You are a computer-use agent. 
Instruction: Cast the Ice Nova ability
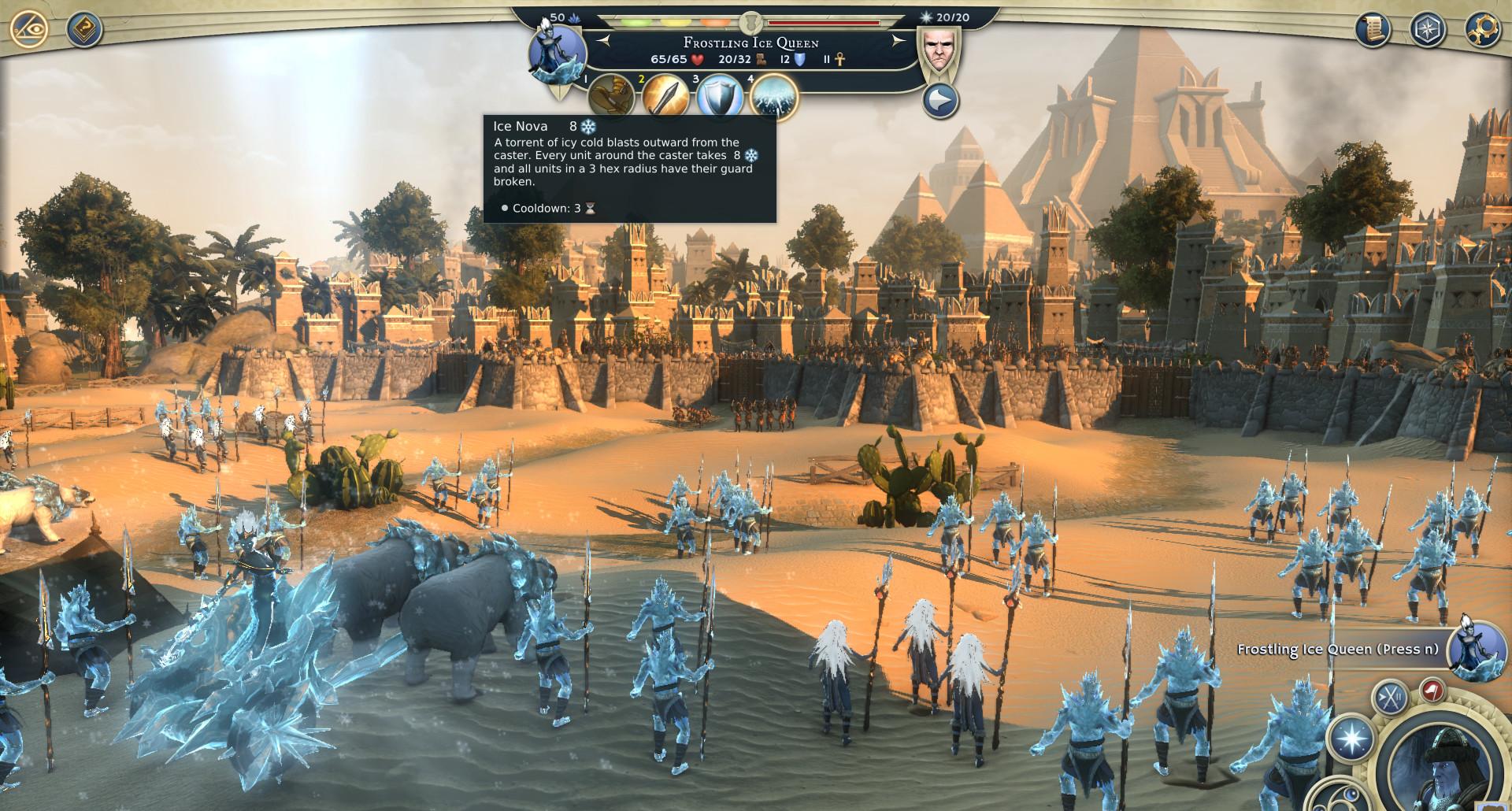[774, 97]
